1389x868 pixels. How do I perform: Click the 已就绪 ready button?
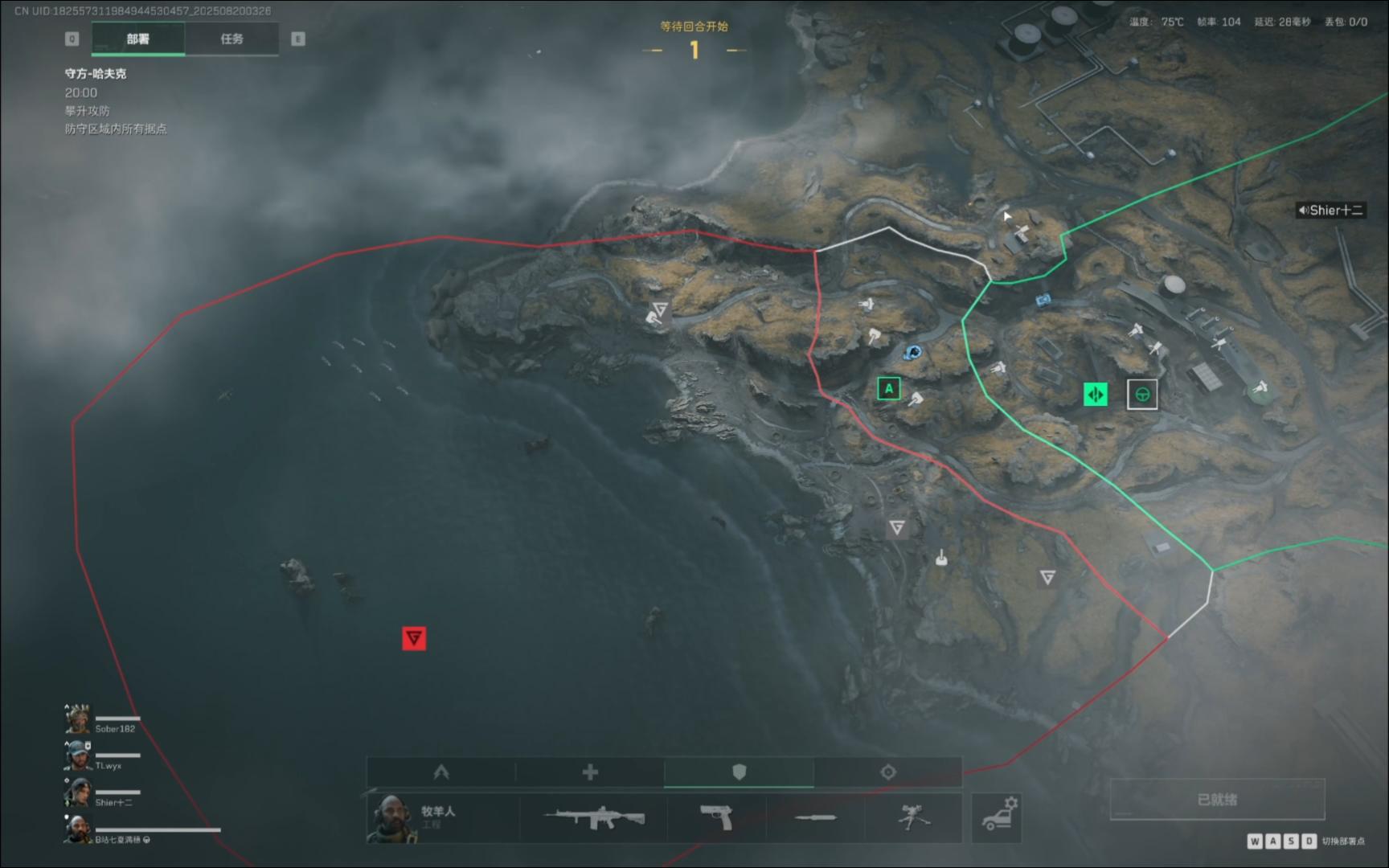pos(1217,800)
